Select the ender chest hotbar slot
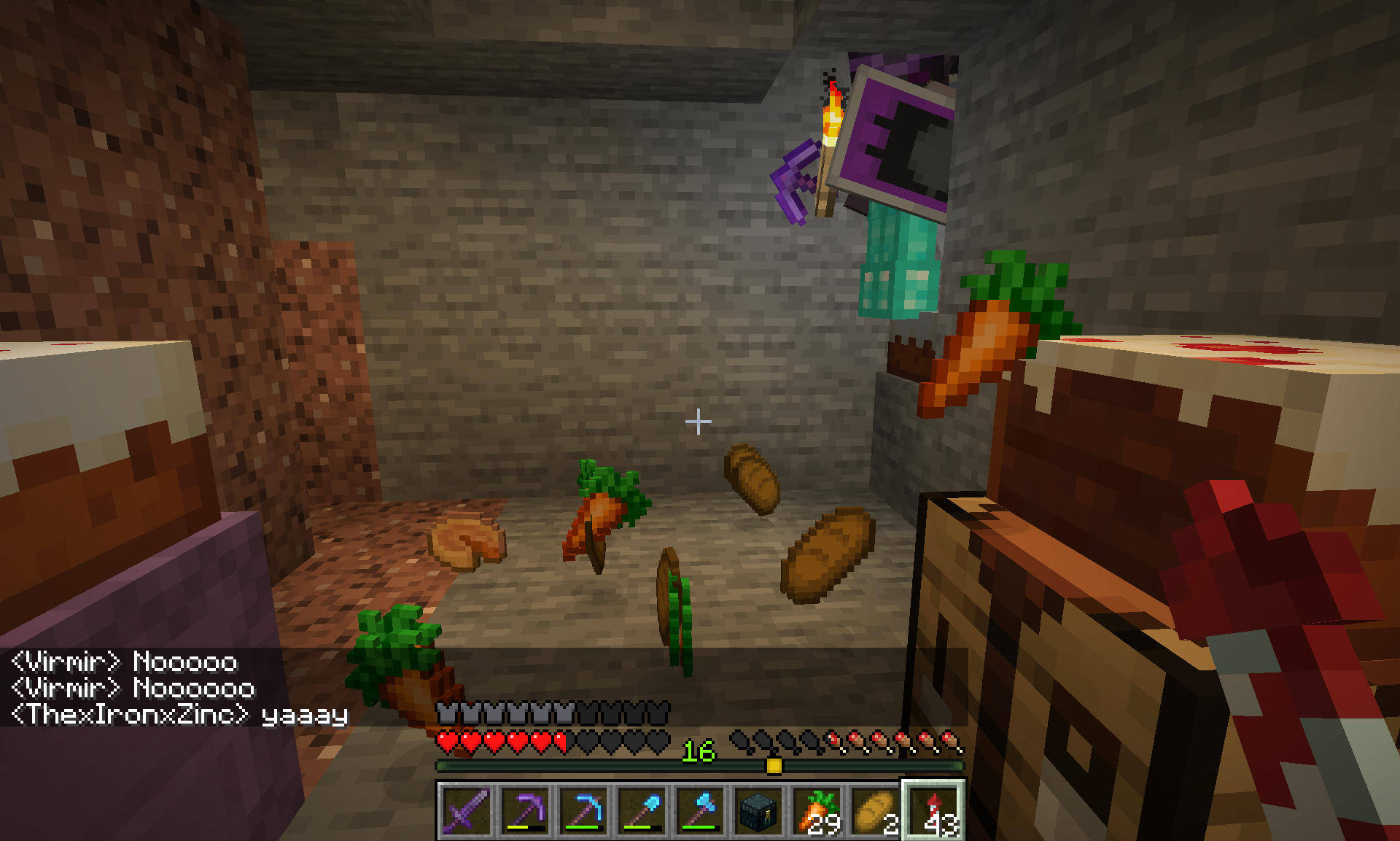 click(x=758, y=810)
